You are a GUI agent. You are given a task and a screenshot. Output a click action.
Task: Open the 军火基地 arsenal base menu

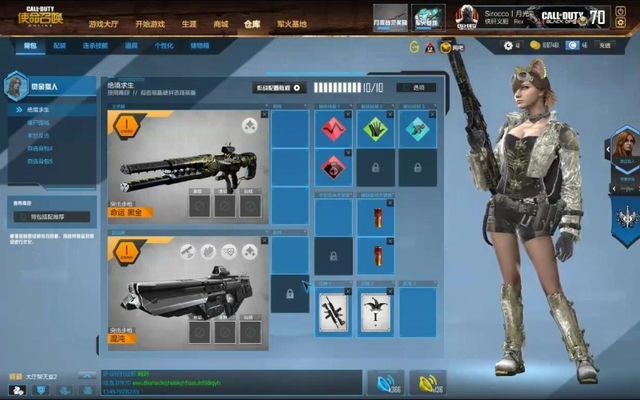[289, 23]
